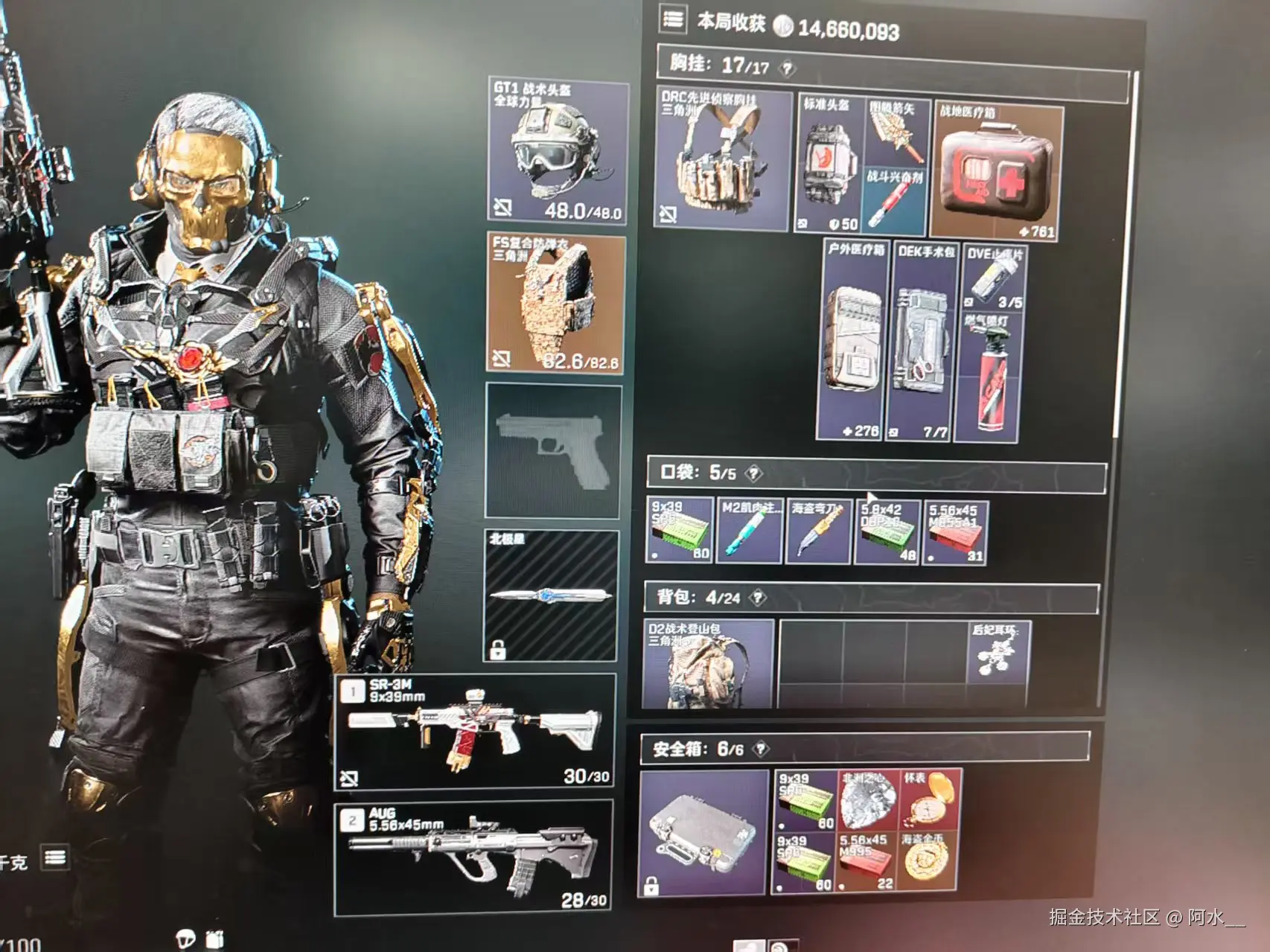Pick the 燃气喷灯 gas torch item
Image resolution: width=1270 pixels, height=952 pixels.
[x=990, y=378]
